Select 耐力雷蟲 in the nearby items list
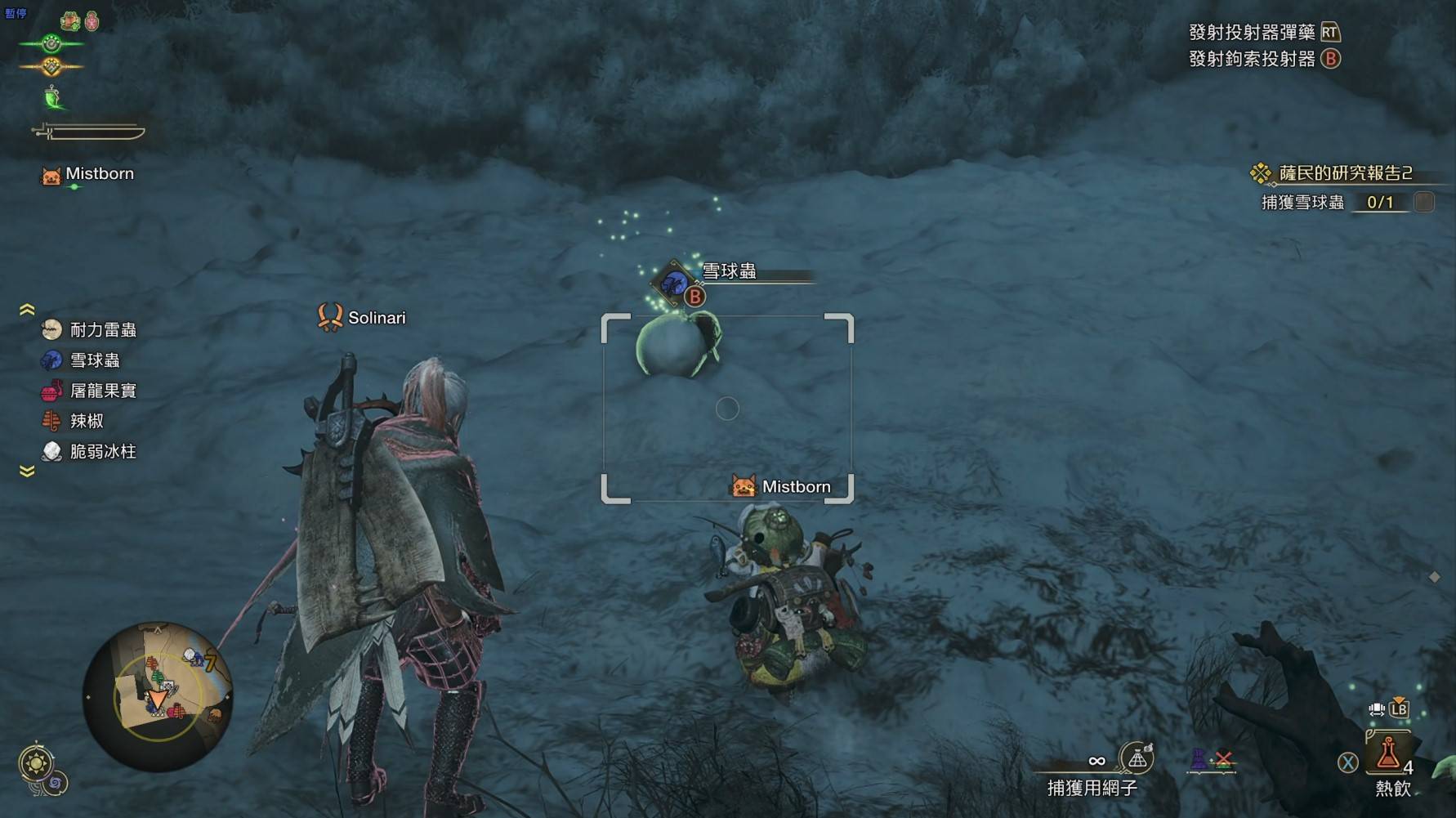This screenshot has width=1456, height=818. 90,330
